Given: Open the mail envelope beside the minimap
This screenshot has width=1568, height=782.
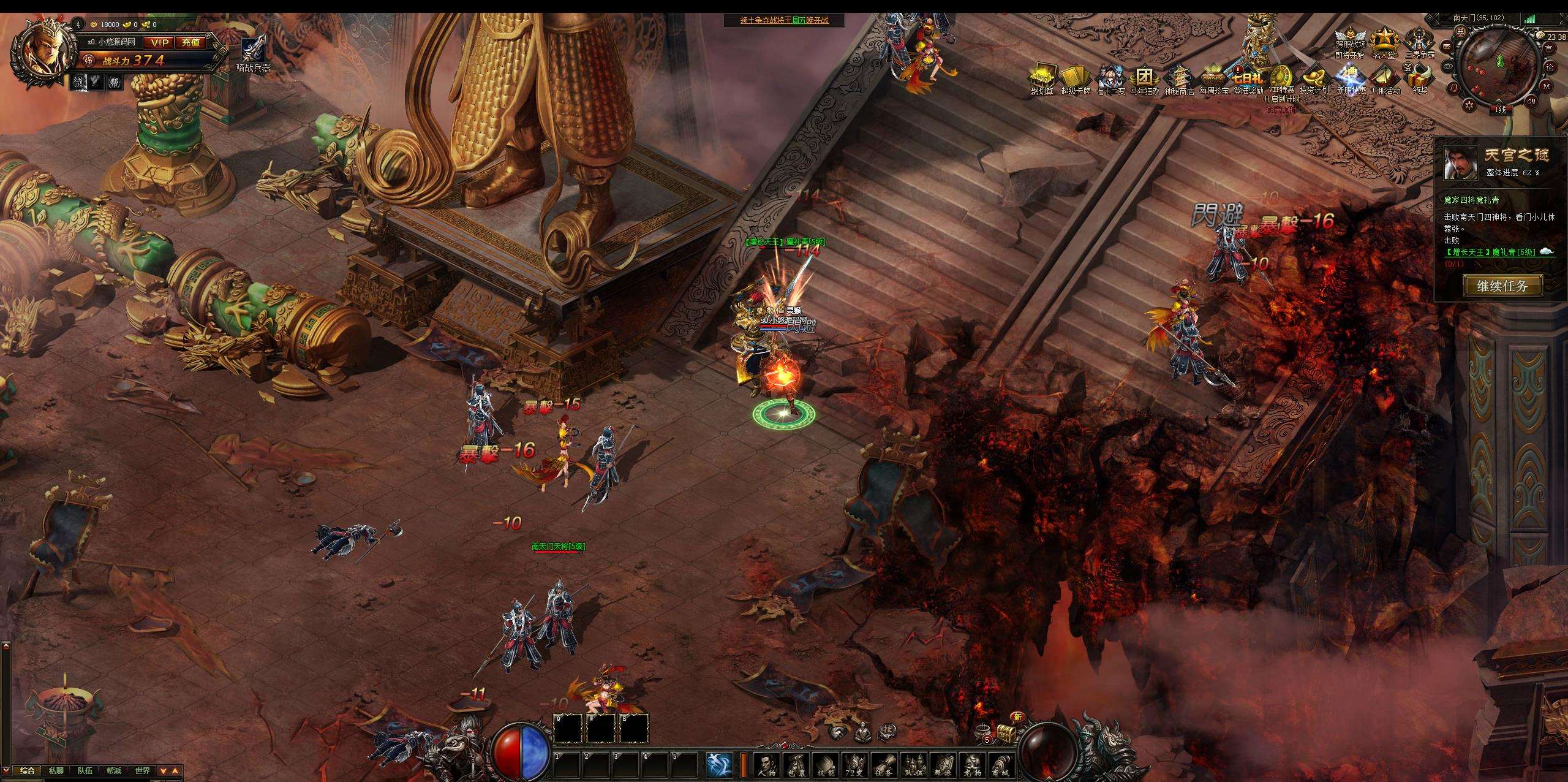Looking at the screenshot, I should tap(1447, 47).
